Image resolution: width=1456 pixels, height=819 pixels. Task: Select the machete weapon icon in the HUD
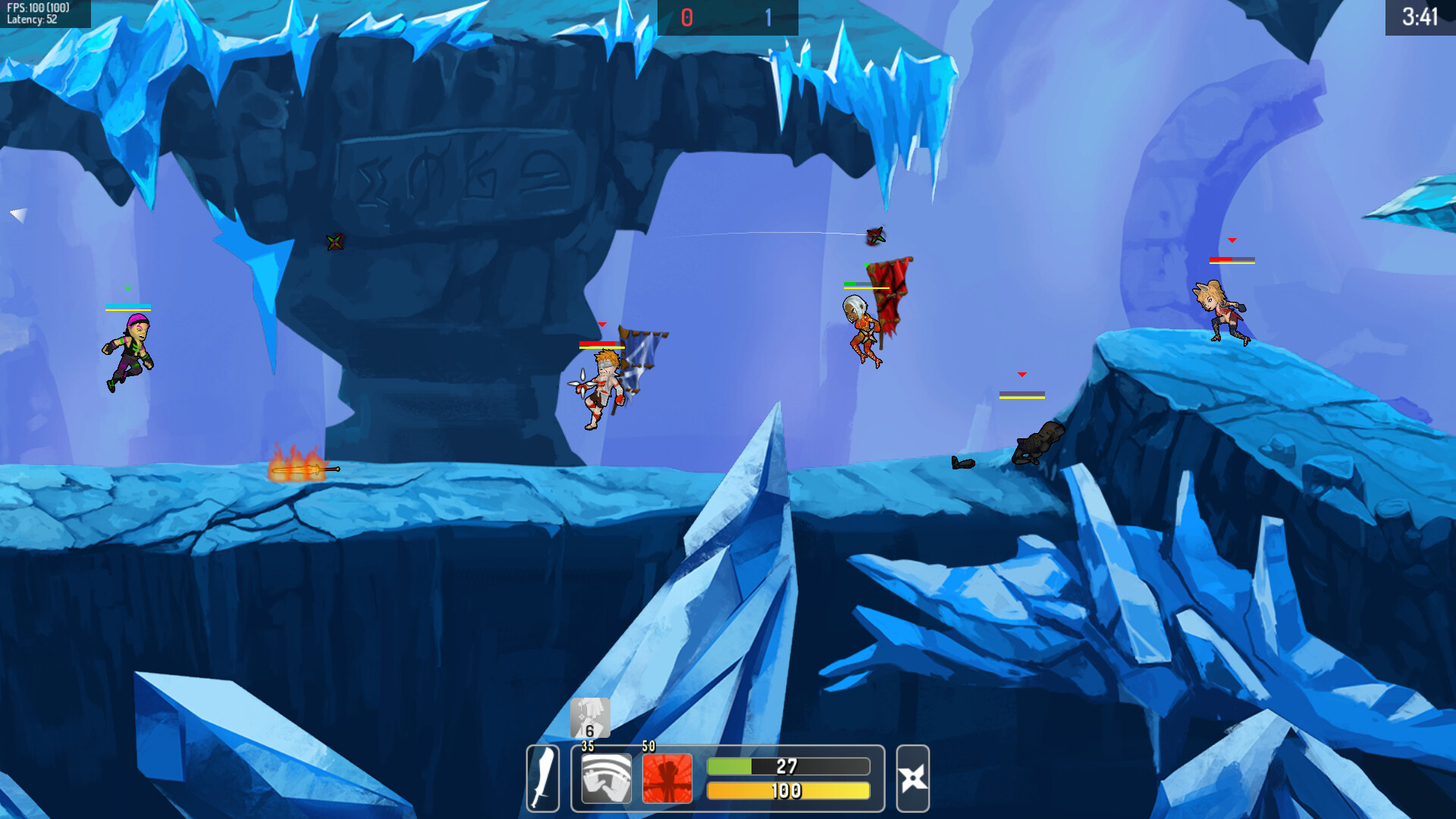[543, 777]
